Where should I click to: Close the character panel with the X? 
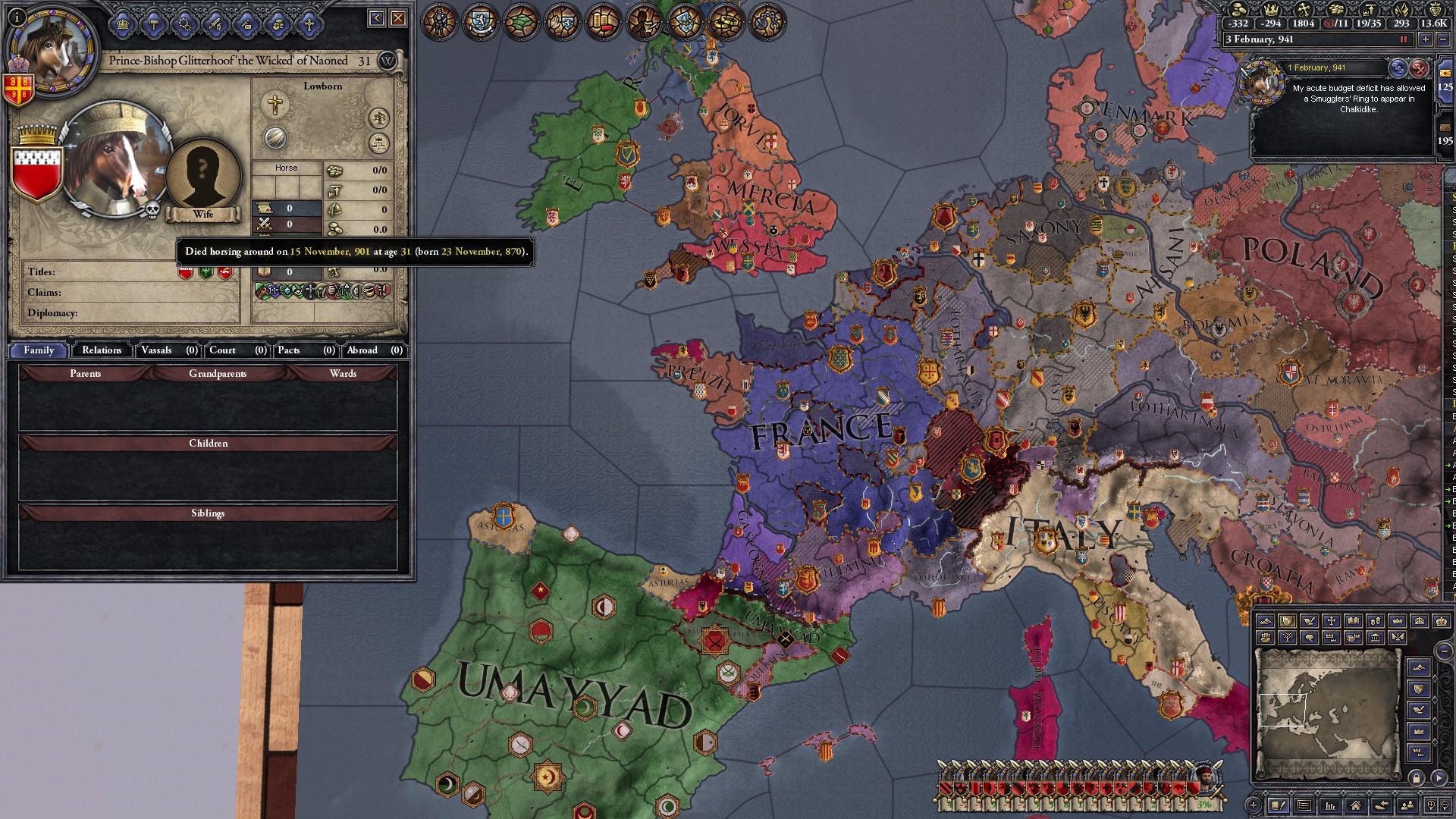click(398, 18)
